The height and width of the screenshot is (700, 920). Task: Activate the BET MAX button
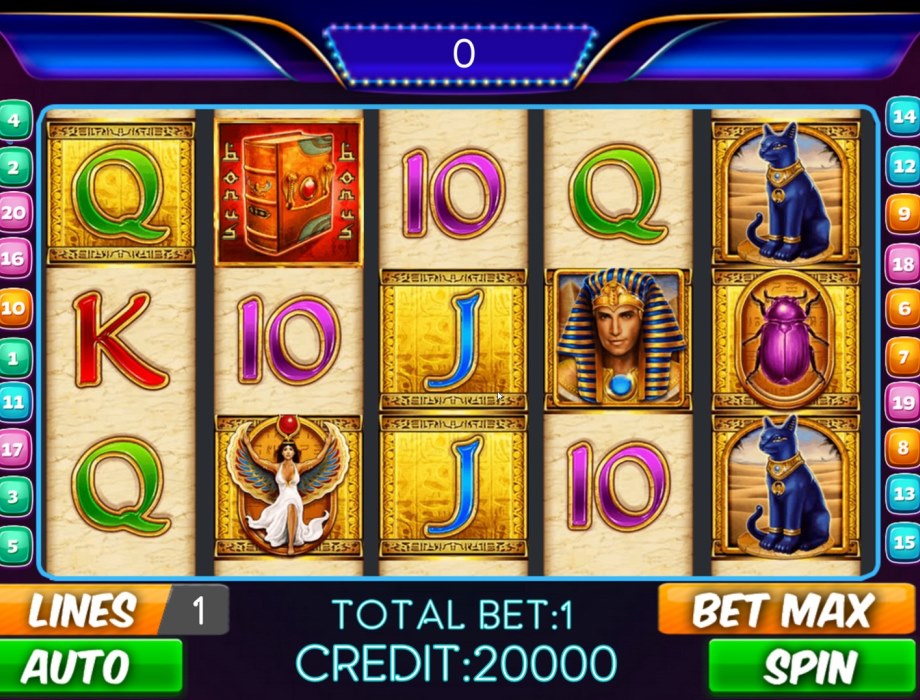(782, 609)
